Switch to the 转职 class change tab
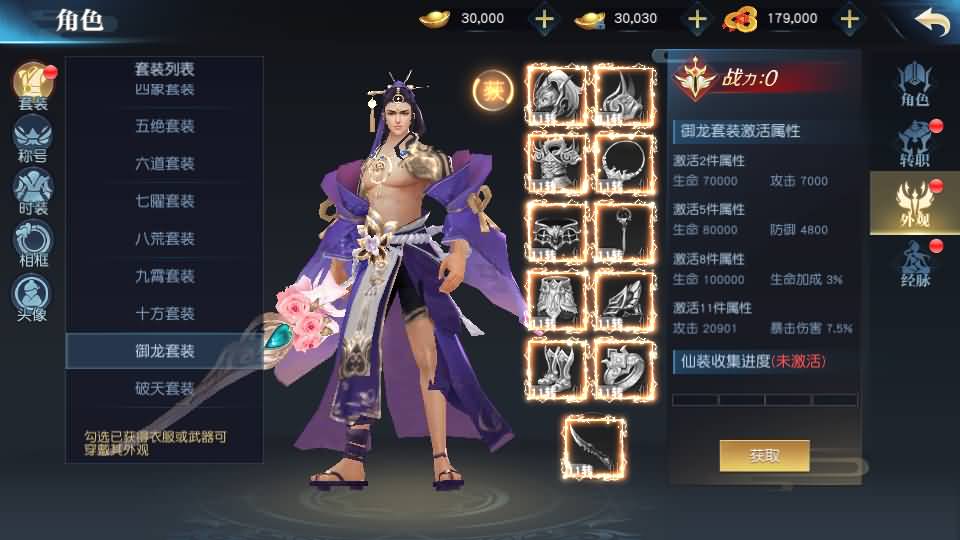Image resolution: width=960 pixels, height=540 pixels. tap(914, 143)
